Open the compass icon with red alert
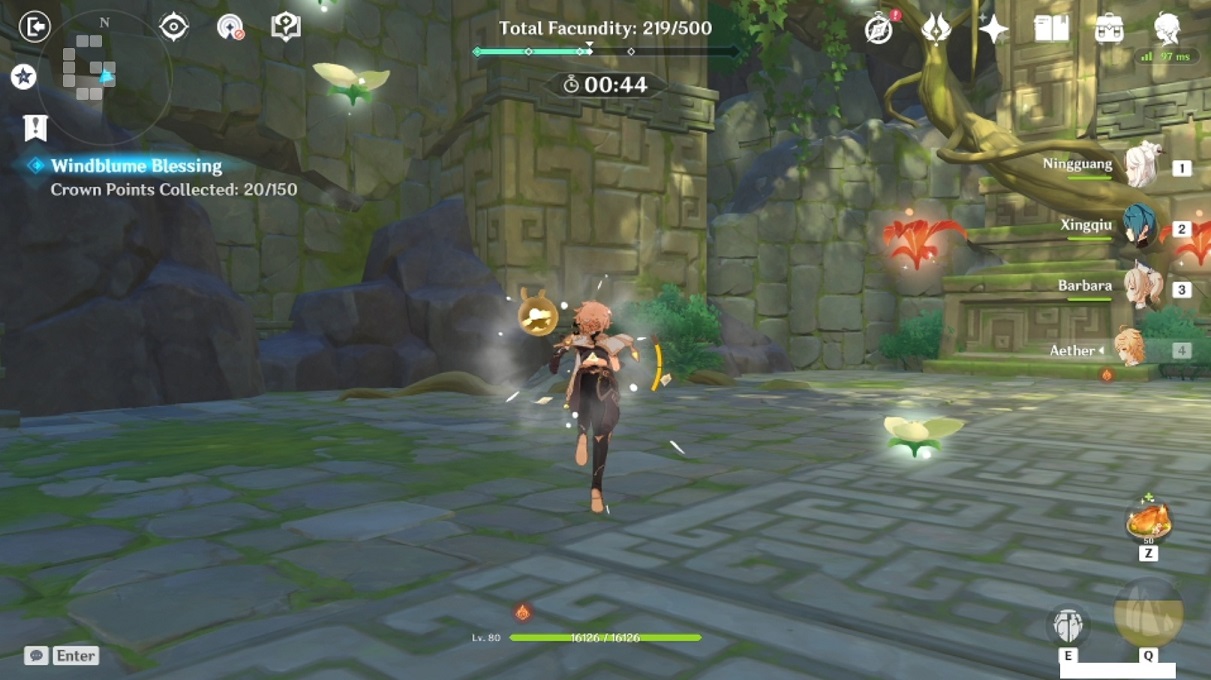1211x680 pixels. tap(879, 29)
